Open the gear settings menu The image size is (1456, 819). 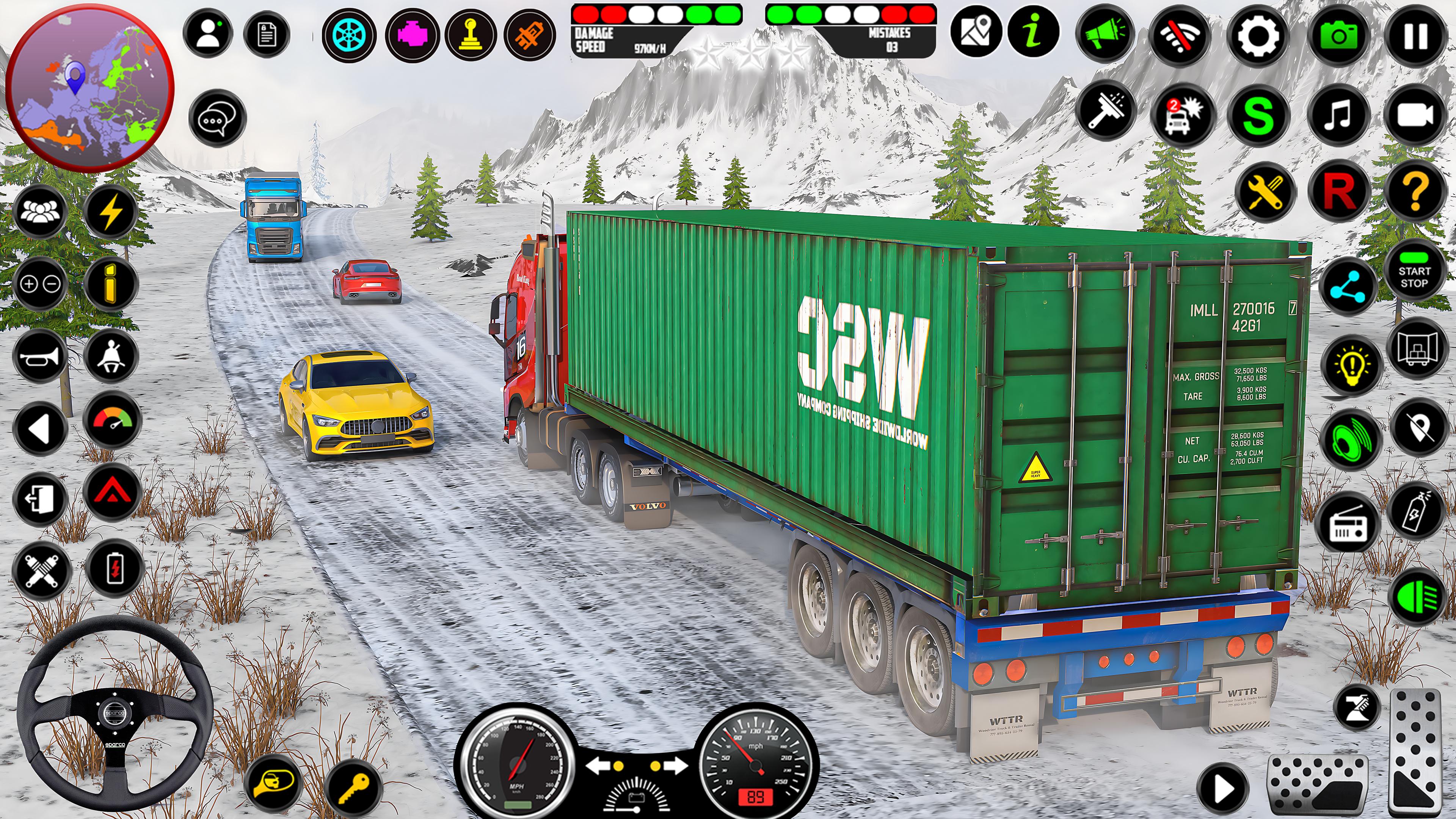(x=1258, y=36)
